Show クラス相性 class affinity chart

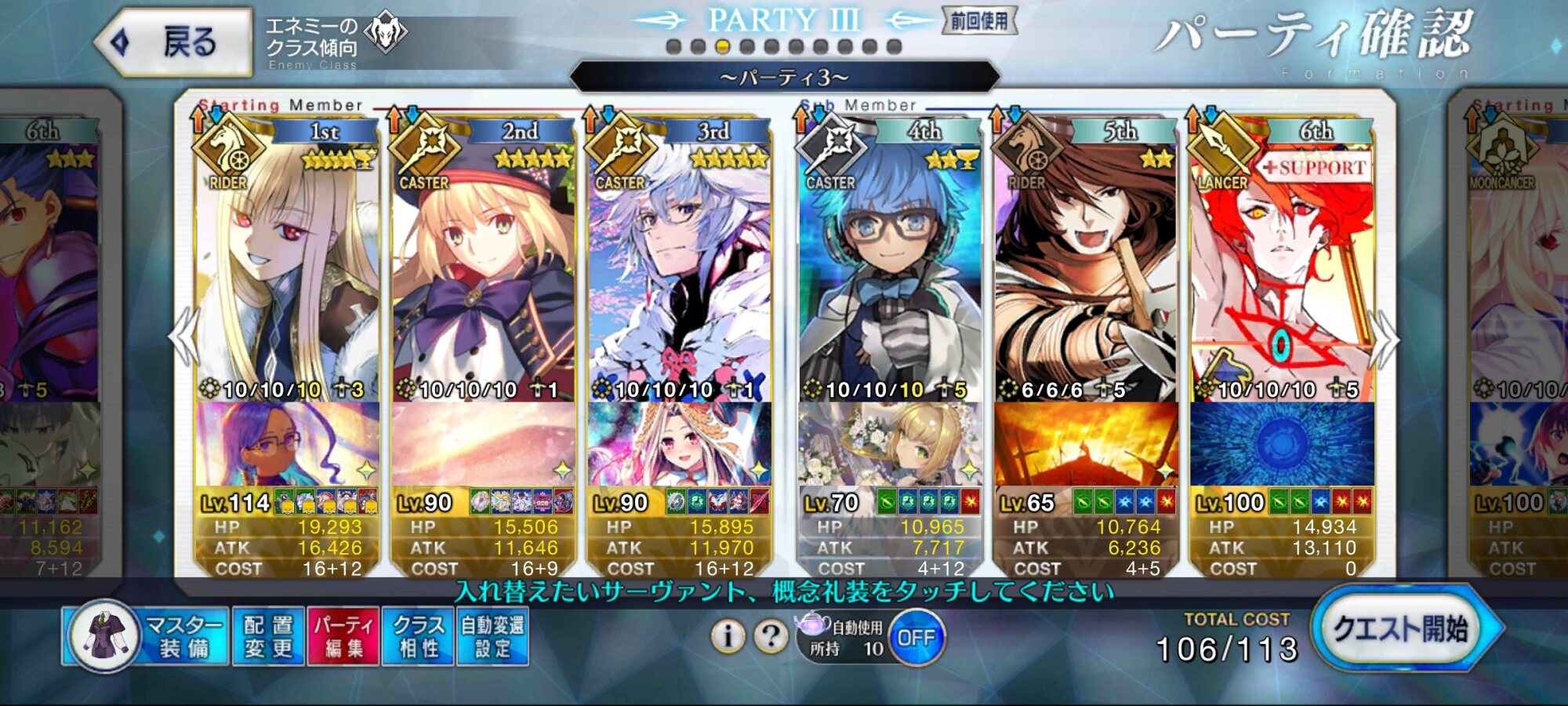(x=418, y=636)
